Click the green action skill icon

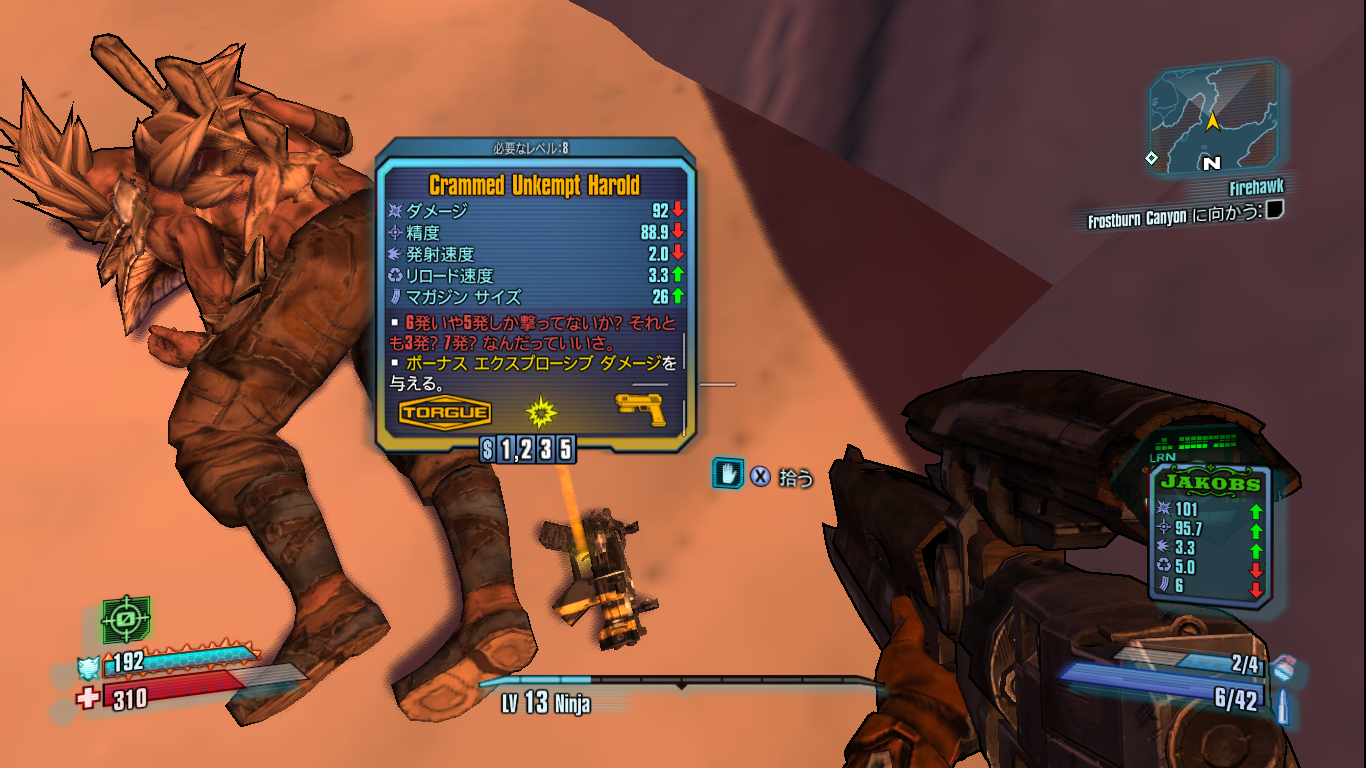[x=126, y=620]
